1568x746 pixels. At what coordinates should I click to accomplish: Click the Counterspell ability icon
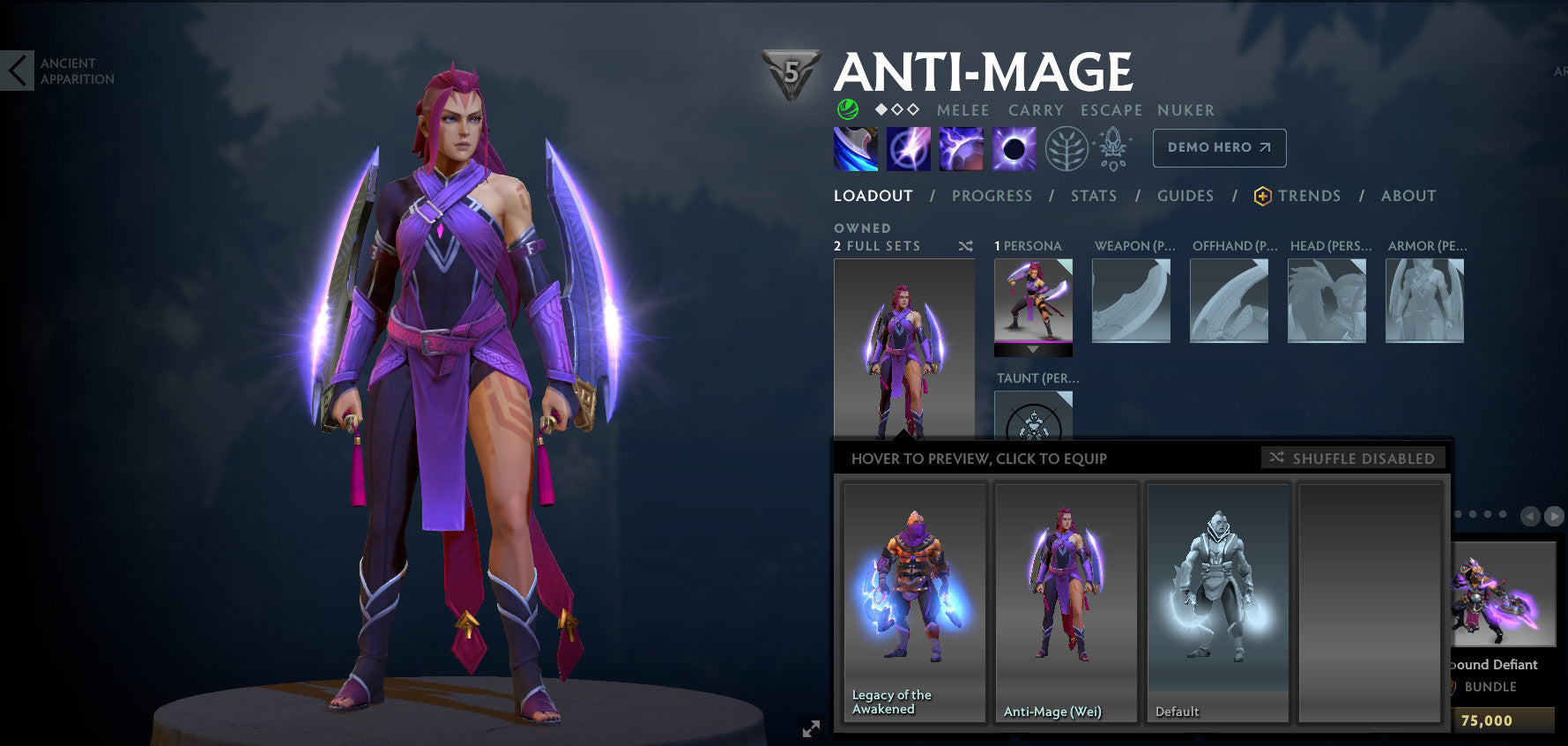click(960, 147)
